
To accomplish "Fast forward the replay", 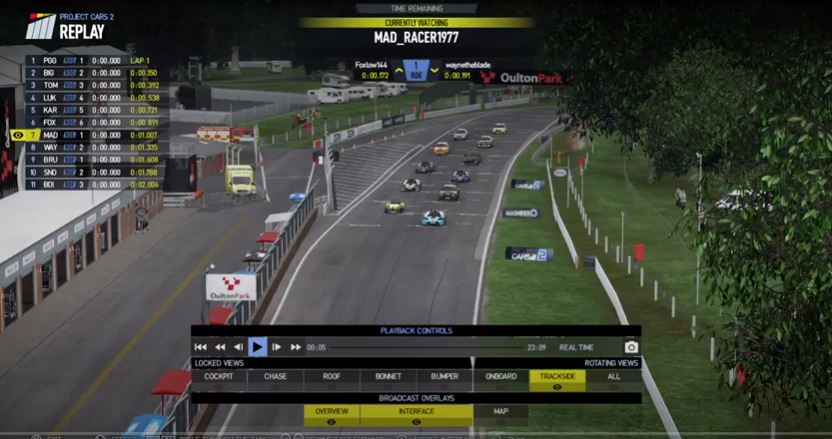I will [296, 347].
